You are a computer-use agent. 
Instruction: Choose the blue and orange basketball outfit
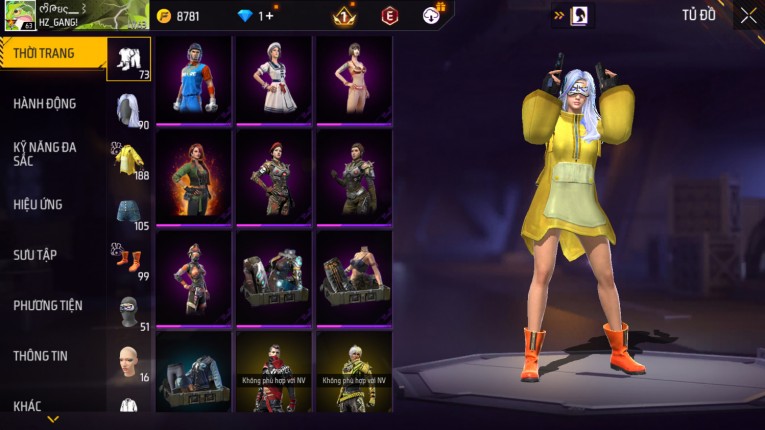[x=193, y=79]
